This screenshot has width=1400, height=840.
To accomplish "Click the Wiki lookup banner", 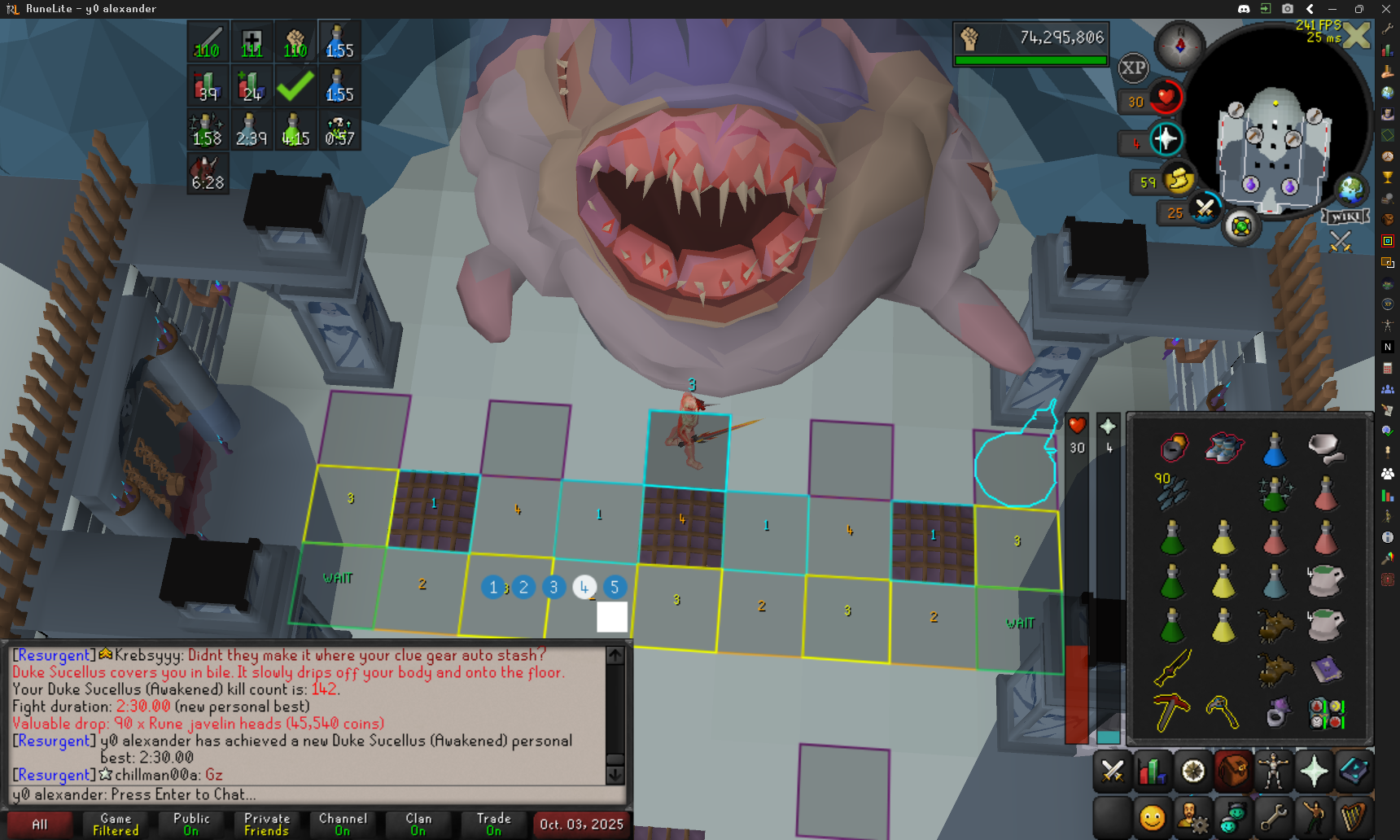I will 1345,217.
